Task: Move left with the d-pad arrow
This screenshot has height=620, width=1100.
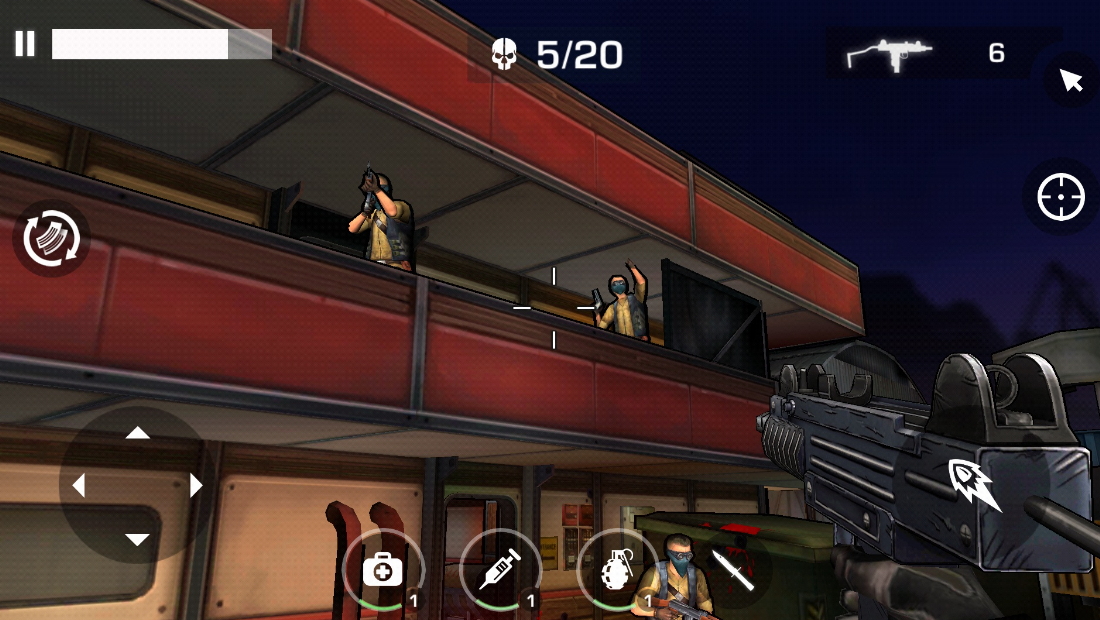Action: pyautogui.click(x=79, y=486)
